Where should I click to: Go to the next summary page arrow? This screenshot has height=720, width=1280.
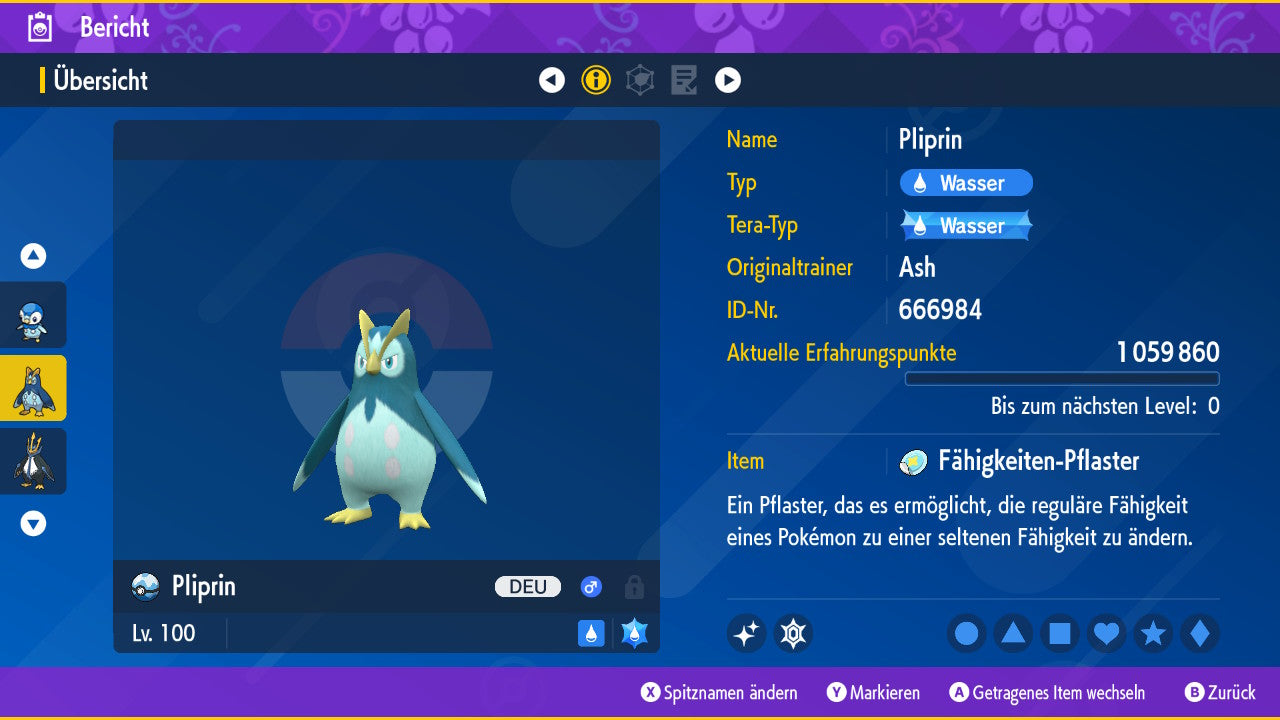728,80
